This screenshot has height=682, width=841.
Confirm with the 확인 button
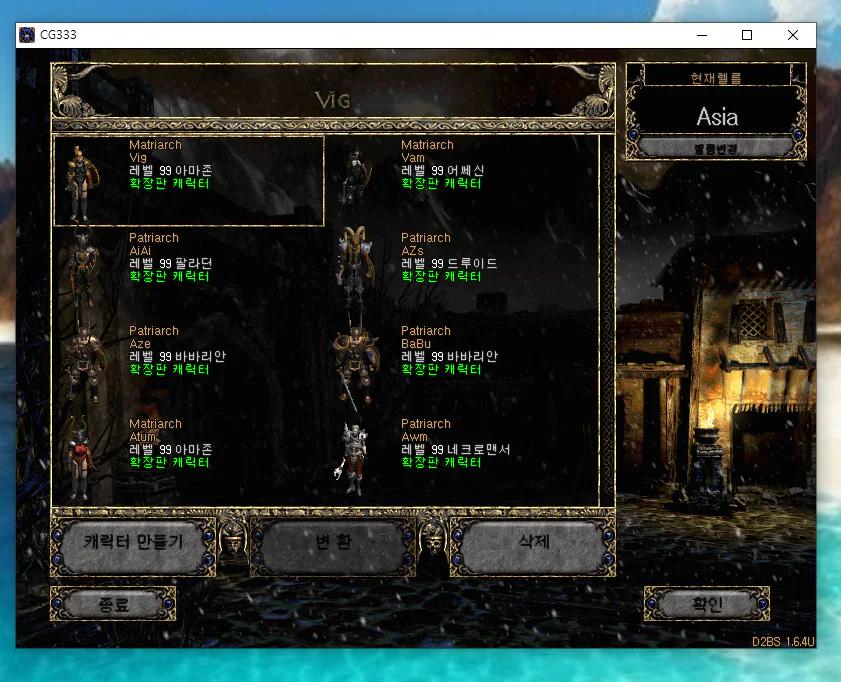point(706,604)
